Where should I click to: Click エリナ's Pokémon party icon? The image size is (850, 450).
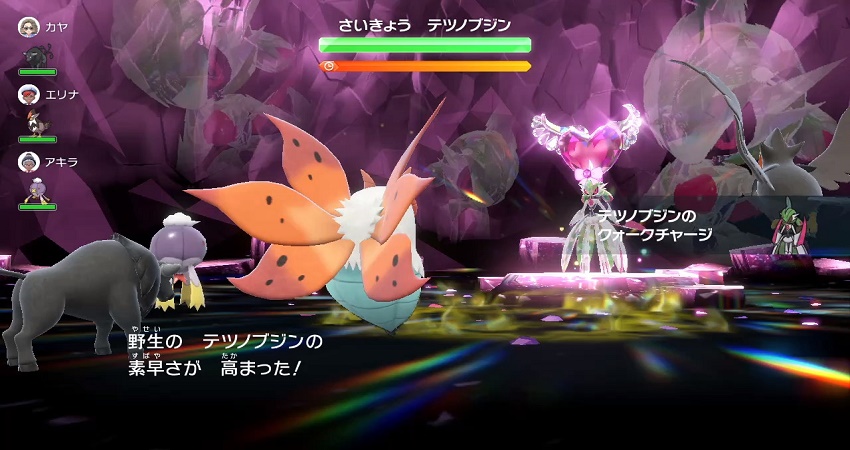[36, 121]
